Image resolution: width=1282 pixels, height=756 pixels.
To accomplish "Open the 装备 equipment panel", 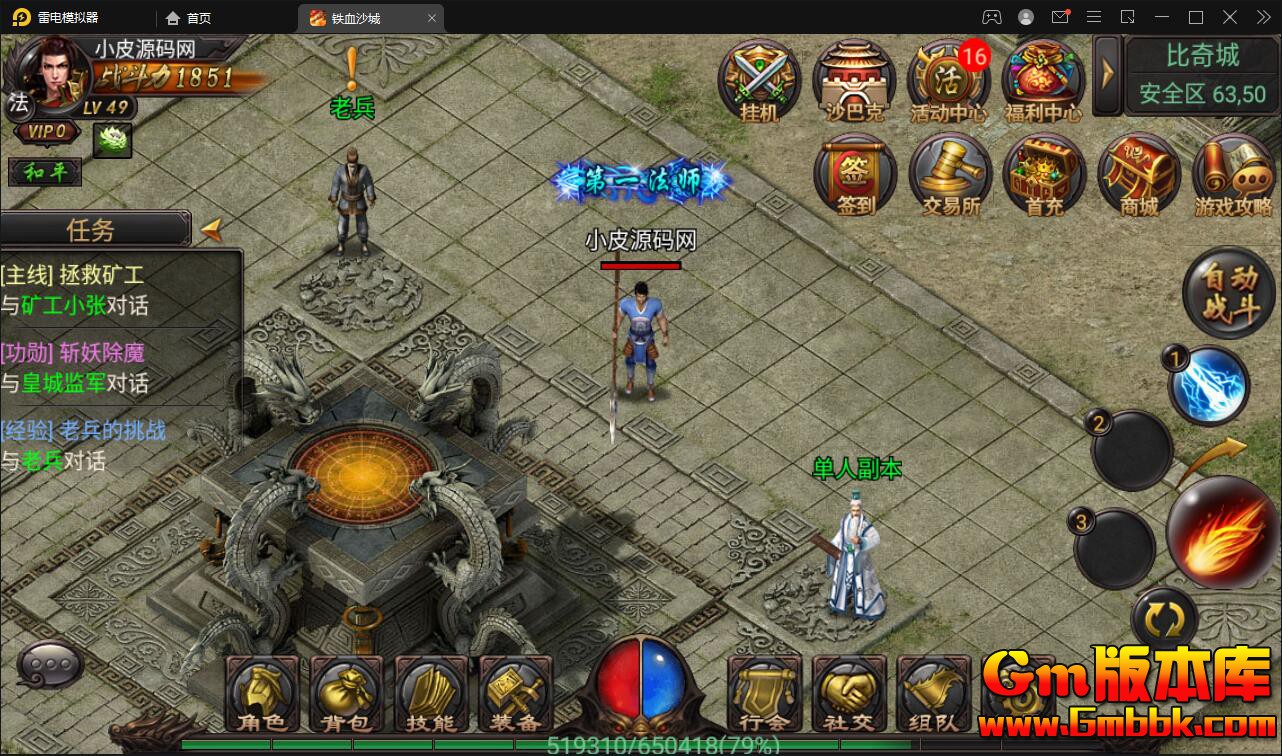I will 516,695.
